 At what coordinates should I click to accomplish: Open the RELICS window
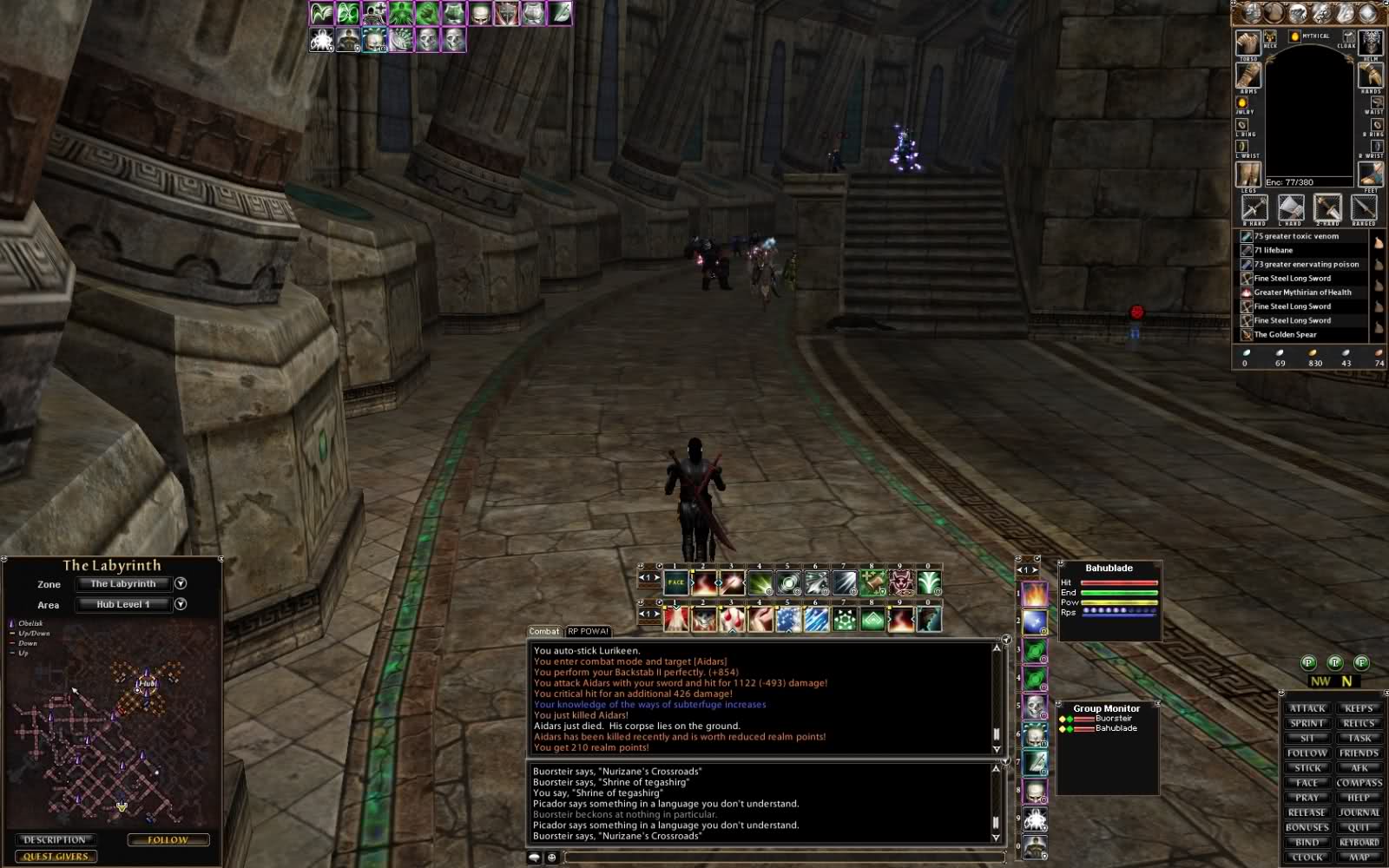click(1359, 723)
